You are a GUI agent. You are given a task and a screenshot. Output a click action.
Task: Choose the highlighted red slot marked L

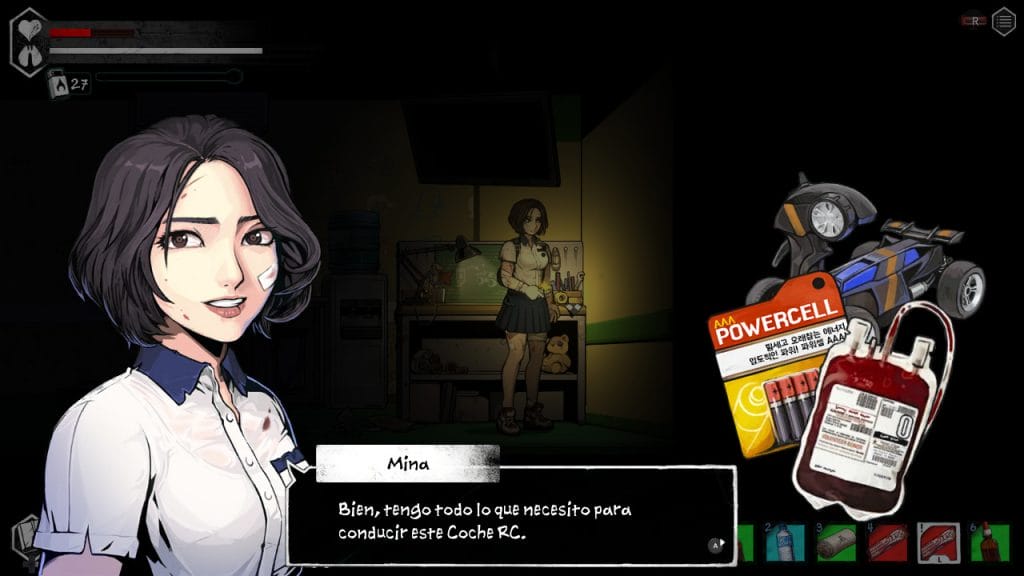coord(937,542)
